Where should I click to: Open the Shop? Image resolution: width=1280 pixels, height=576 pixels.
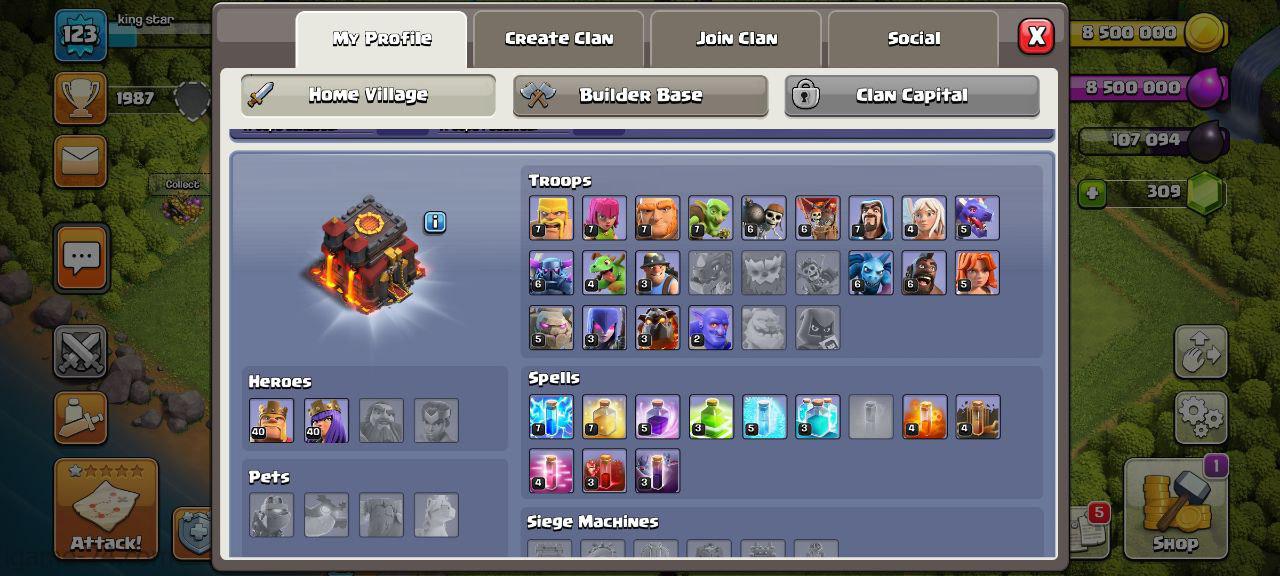click(1175, 510)
